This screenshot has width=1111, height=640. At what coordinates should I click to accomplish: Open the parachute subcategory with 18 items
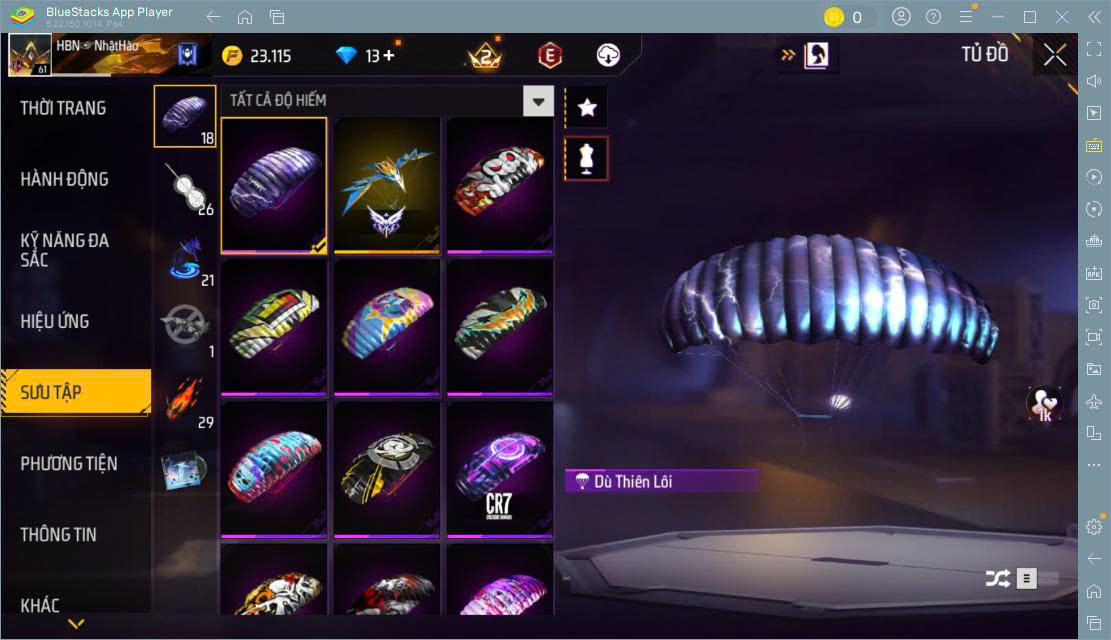coord(184,115)
